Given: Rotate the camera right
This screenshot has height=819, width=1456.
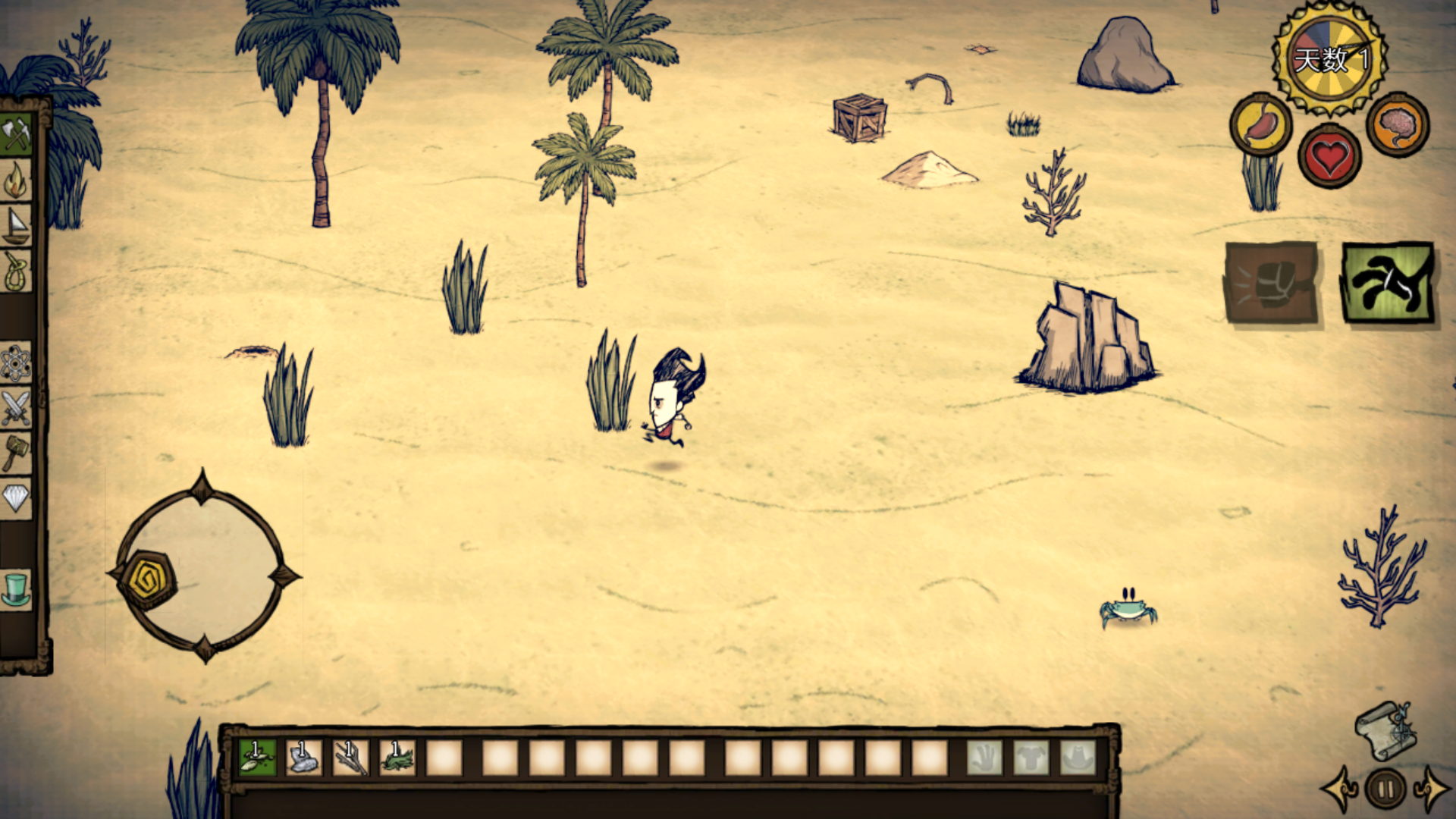Looking at the screenshot, I should (x=1432, y=789).
